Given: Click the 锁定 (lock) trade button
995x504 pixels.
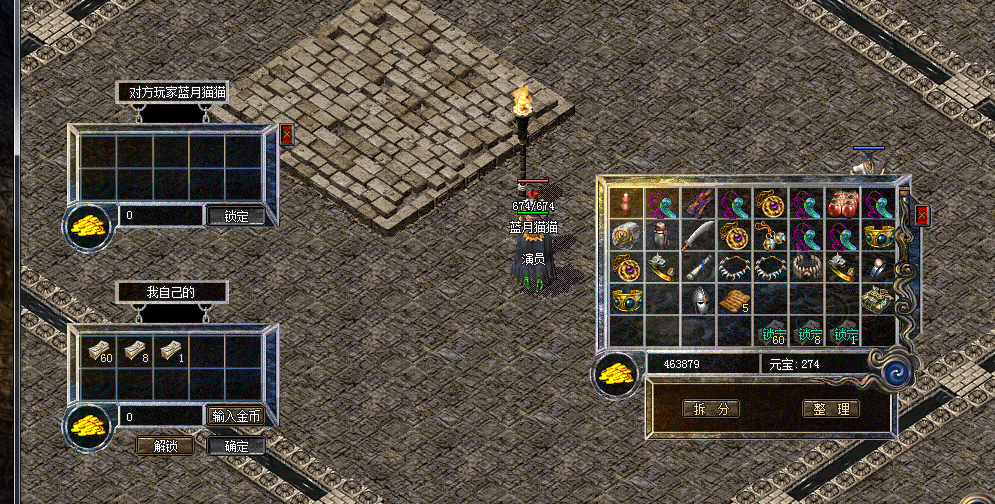Looking at the screenshot, I should [x=236, y=215].
